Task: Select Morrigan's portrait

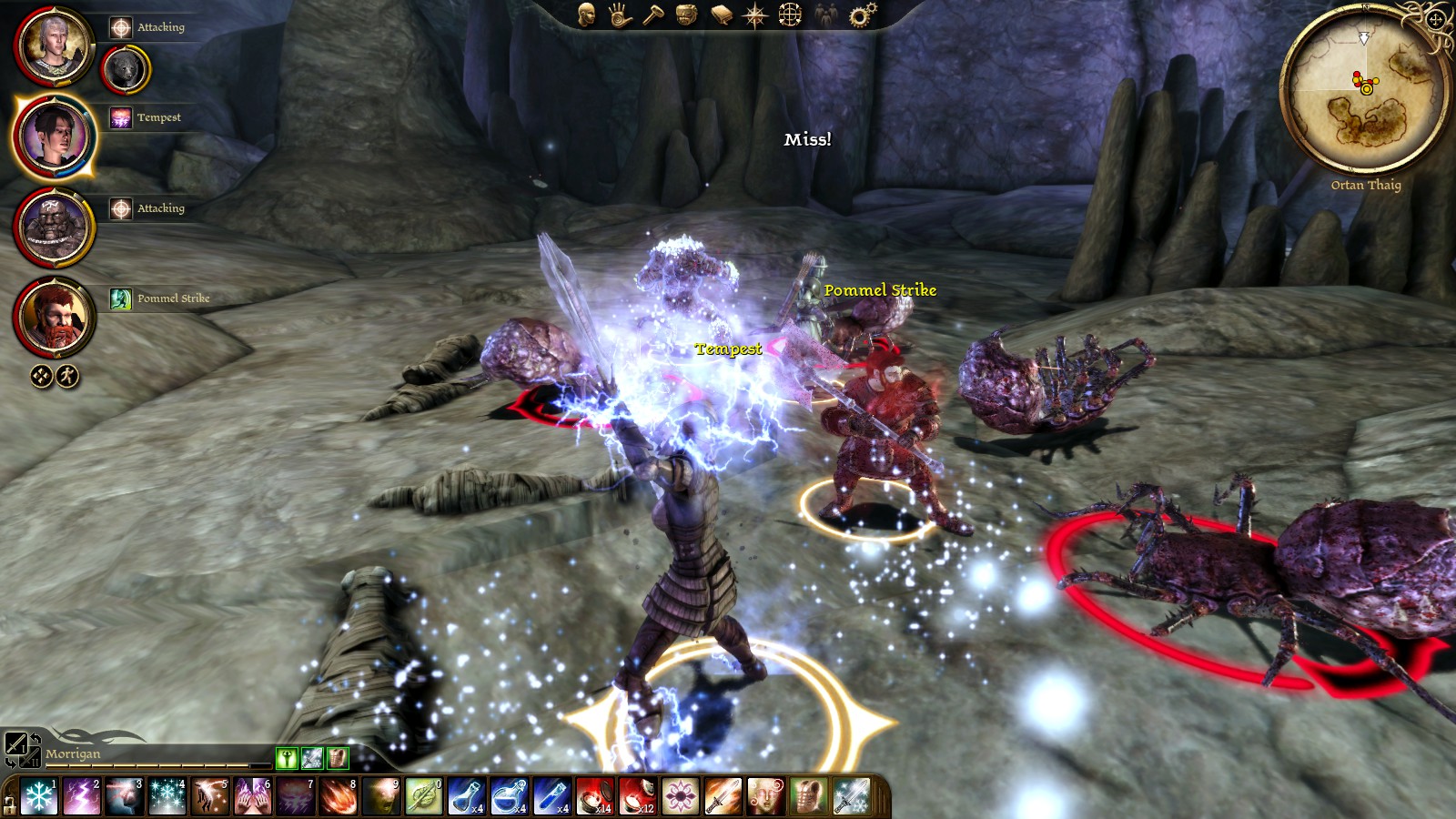Action: [x=53, y=136]
